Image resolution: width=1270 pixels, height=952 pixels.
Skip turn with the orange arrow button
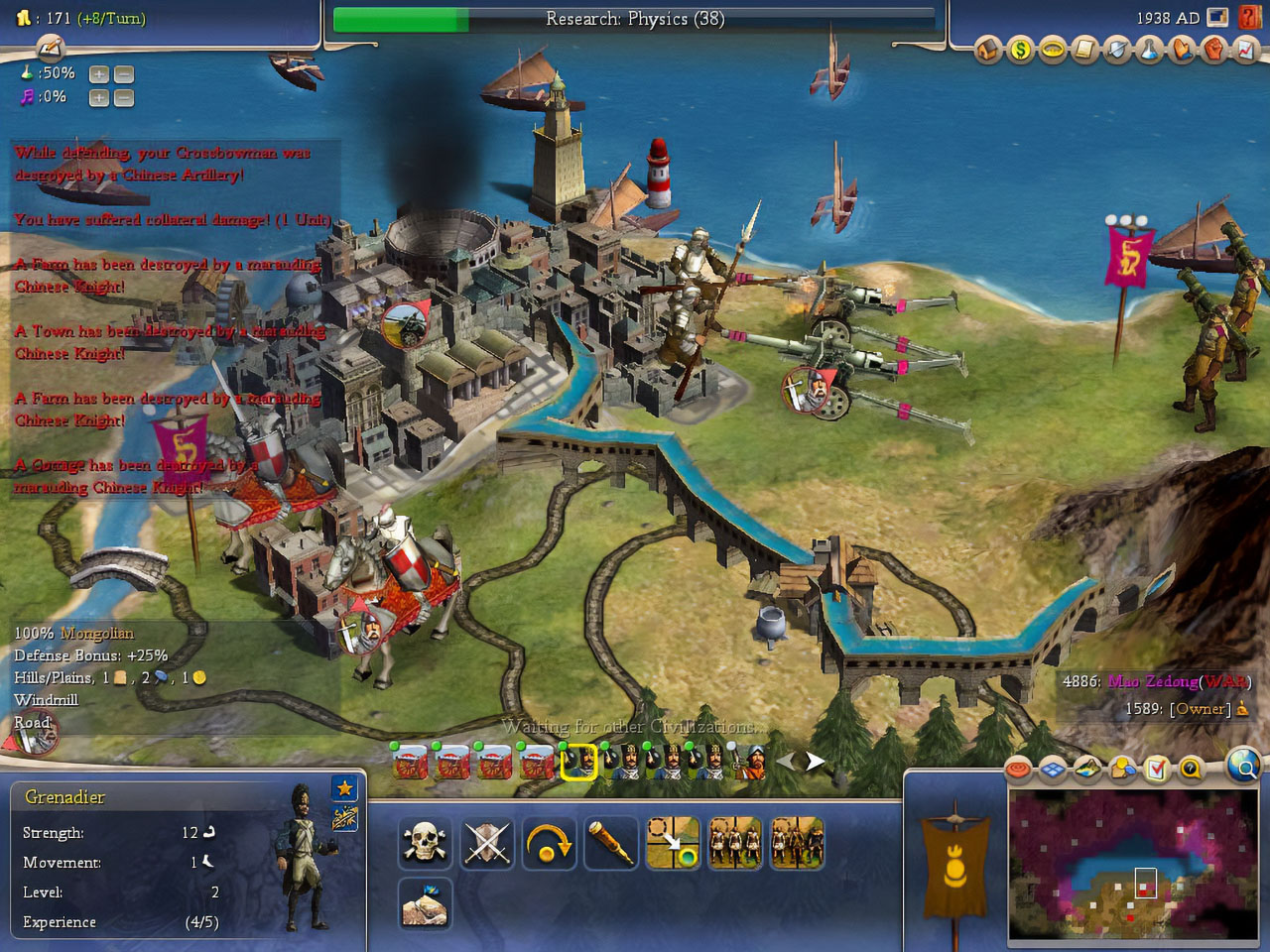click(x=549, y=844)
